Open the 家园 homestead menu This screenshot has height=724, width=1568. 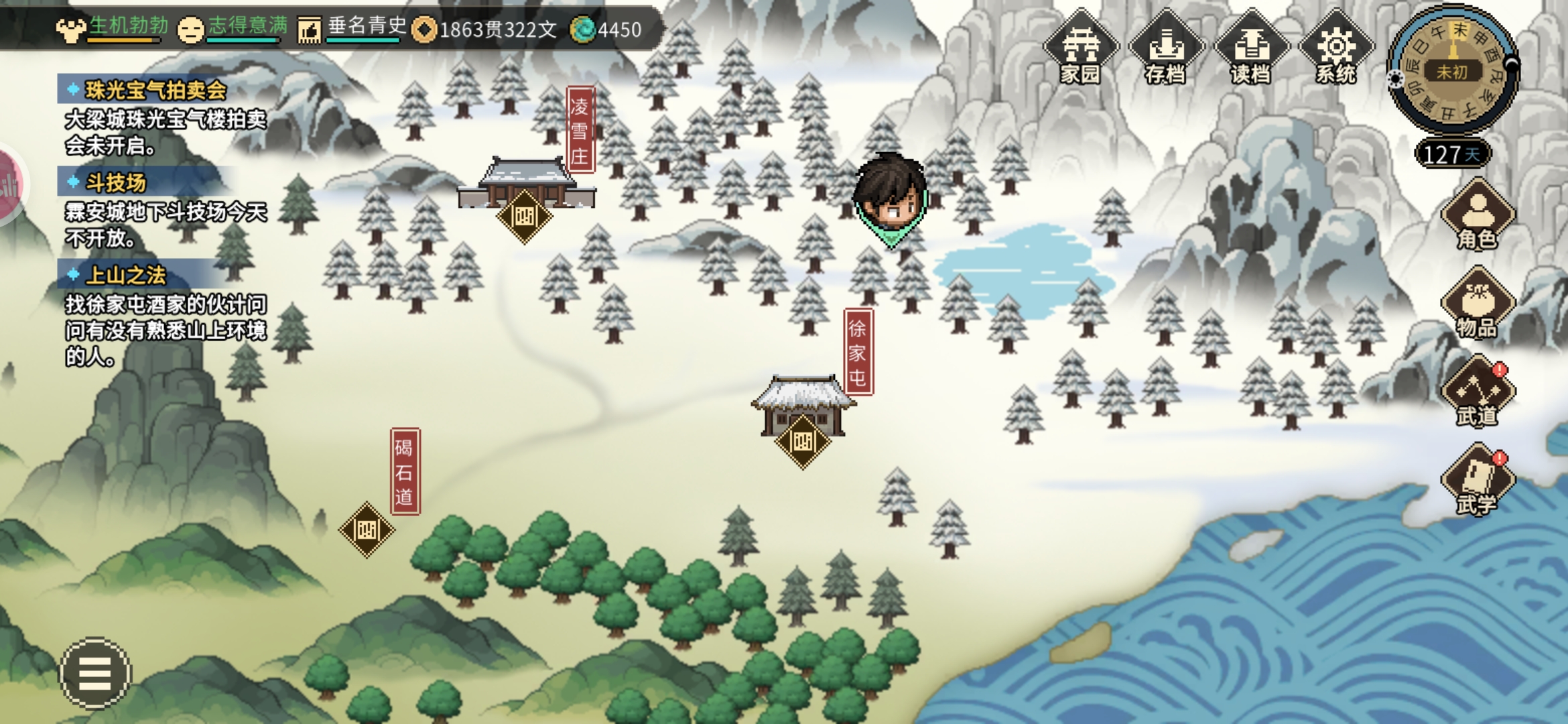(x=1080, y=48)
